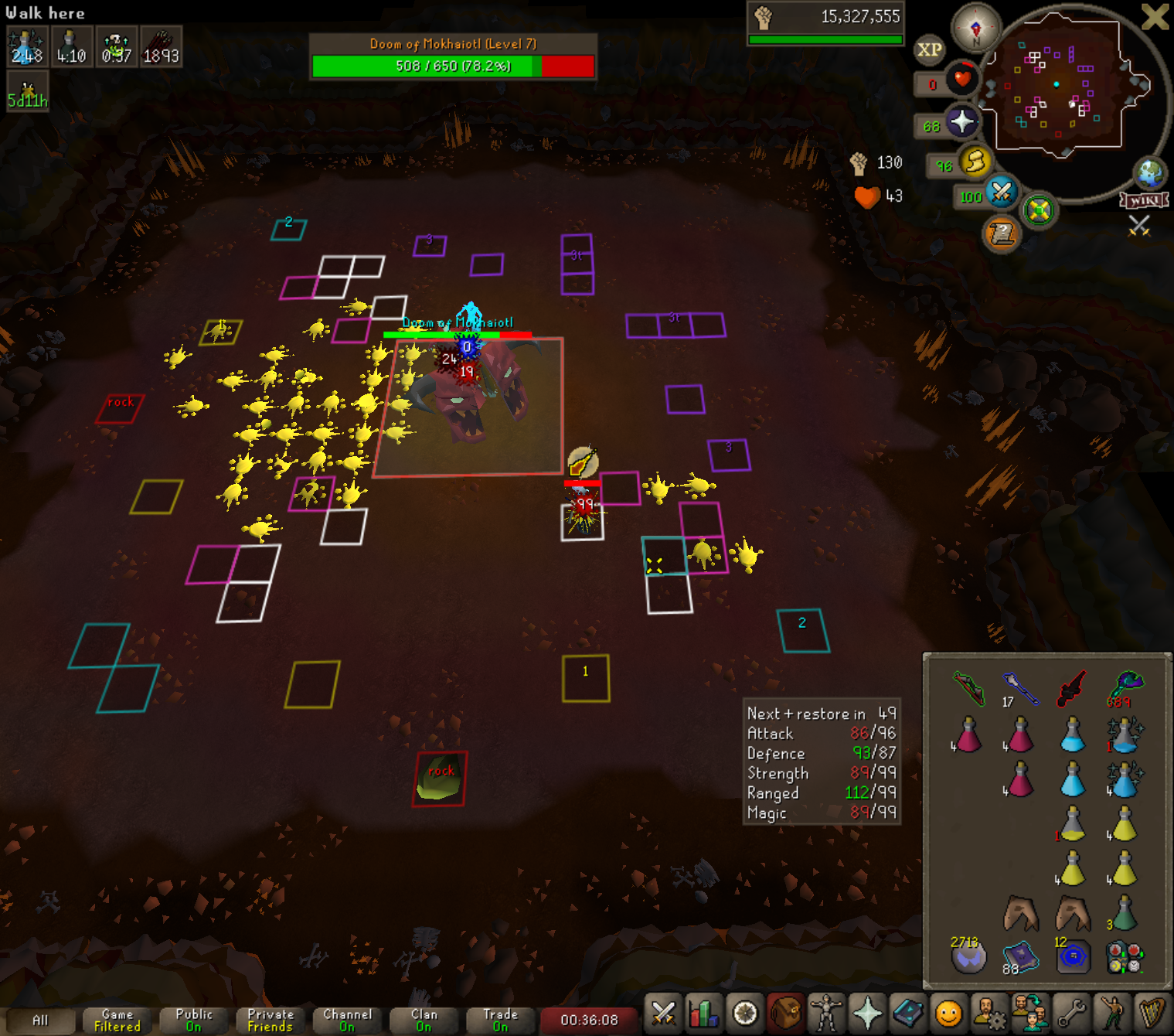This screenshot has width=1174, height=1036.
Task: Open the Settings wrench tab
Action: pos(1070,1012)
